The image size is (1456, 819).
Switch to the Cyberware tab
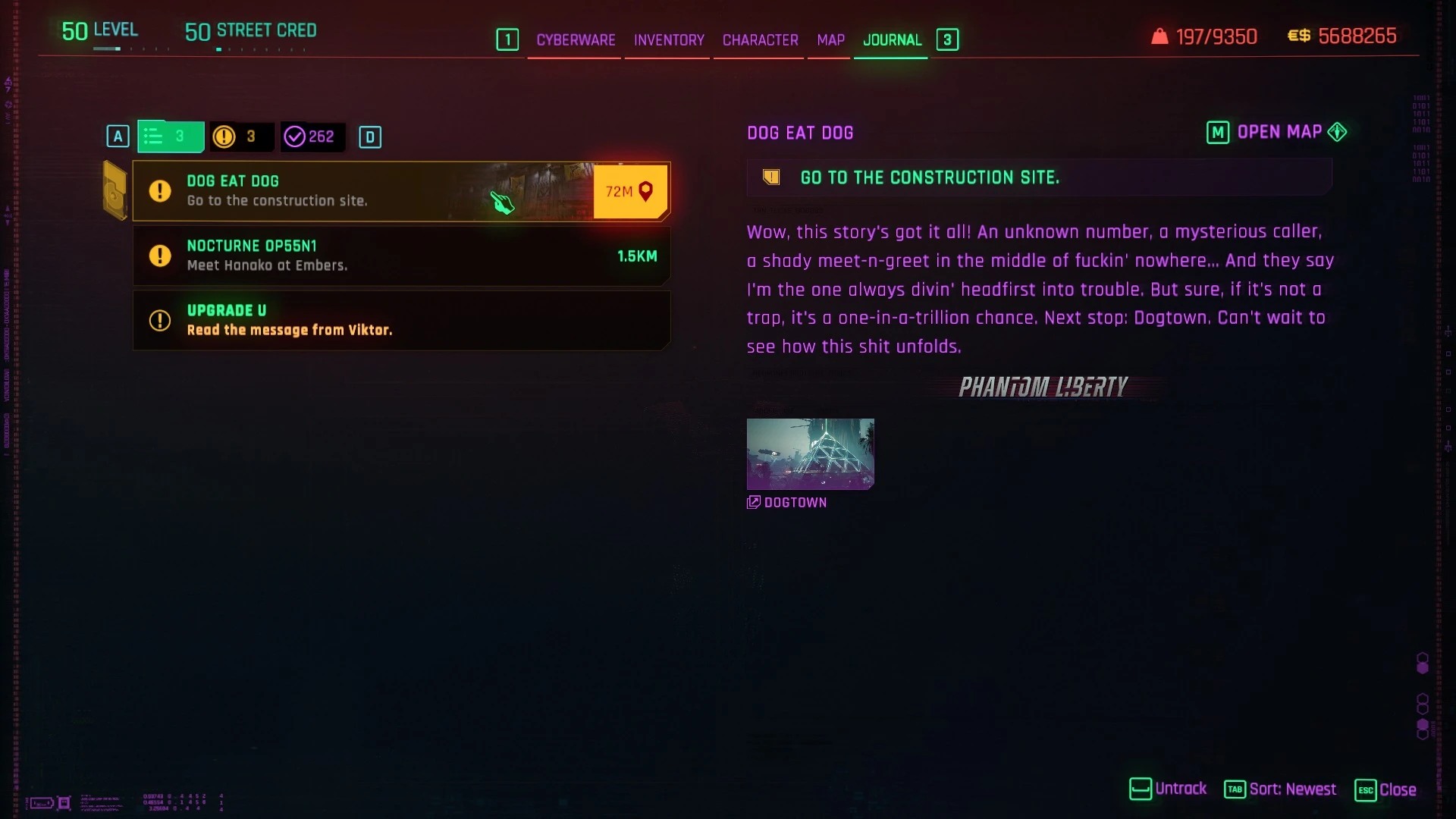[576, 40]
